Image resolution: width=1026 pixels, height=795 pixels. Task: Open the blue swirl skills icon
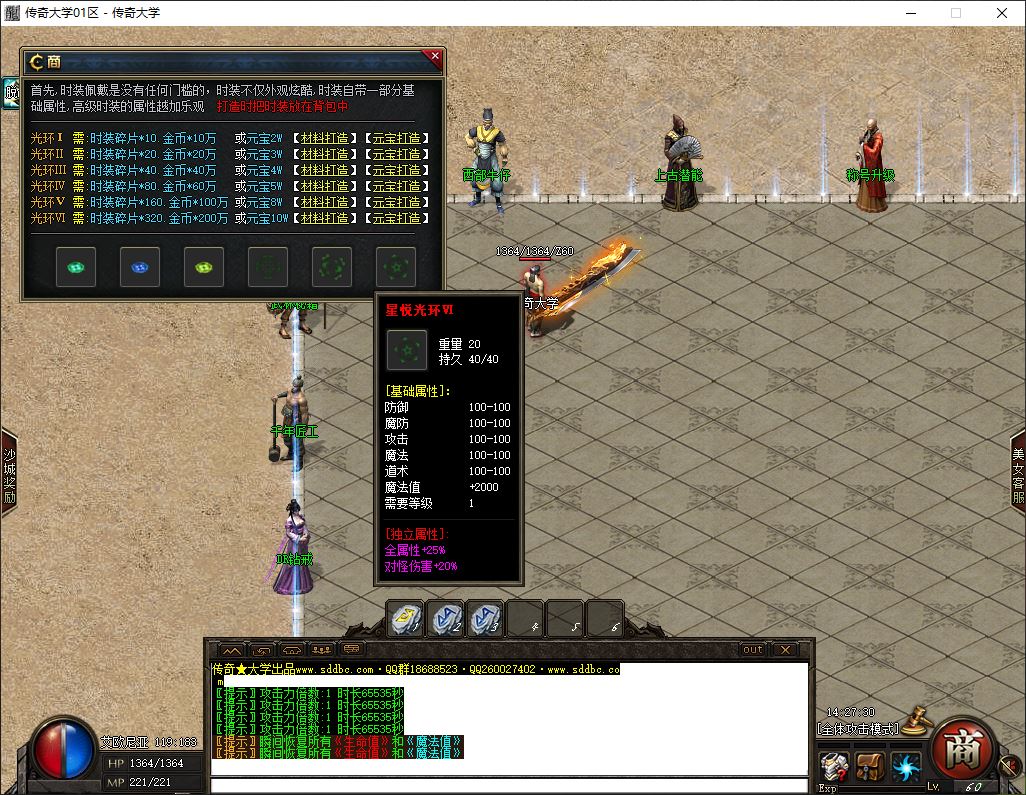(x=906, y=768)
